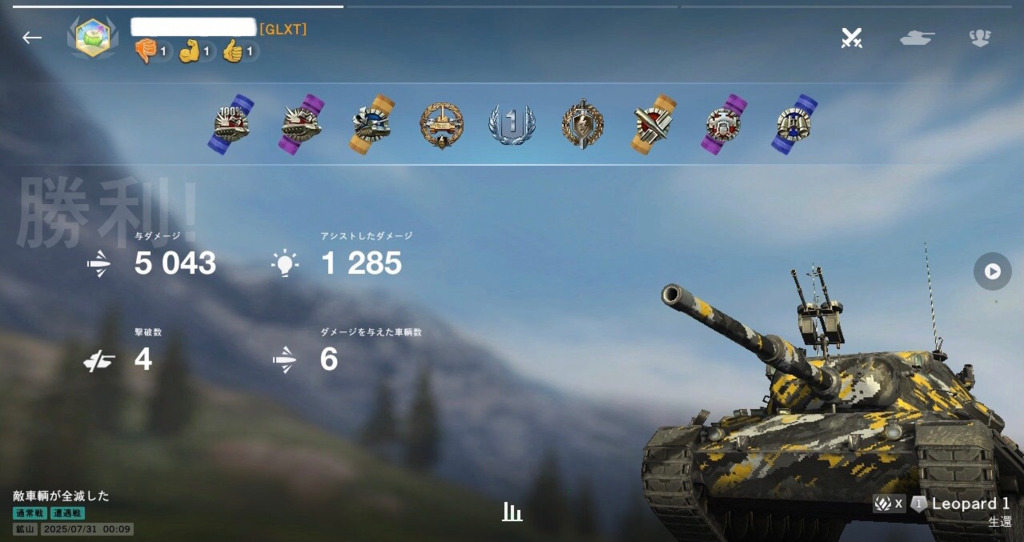Screen dimensions: 1024x542
Task: Select the gold wreath tank medal
Action: coord(441,124)
